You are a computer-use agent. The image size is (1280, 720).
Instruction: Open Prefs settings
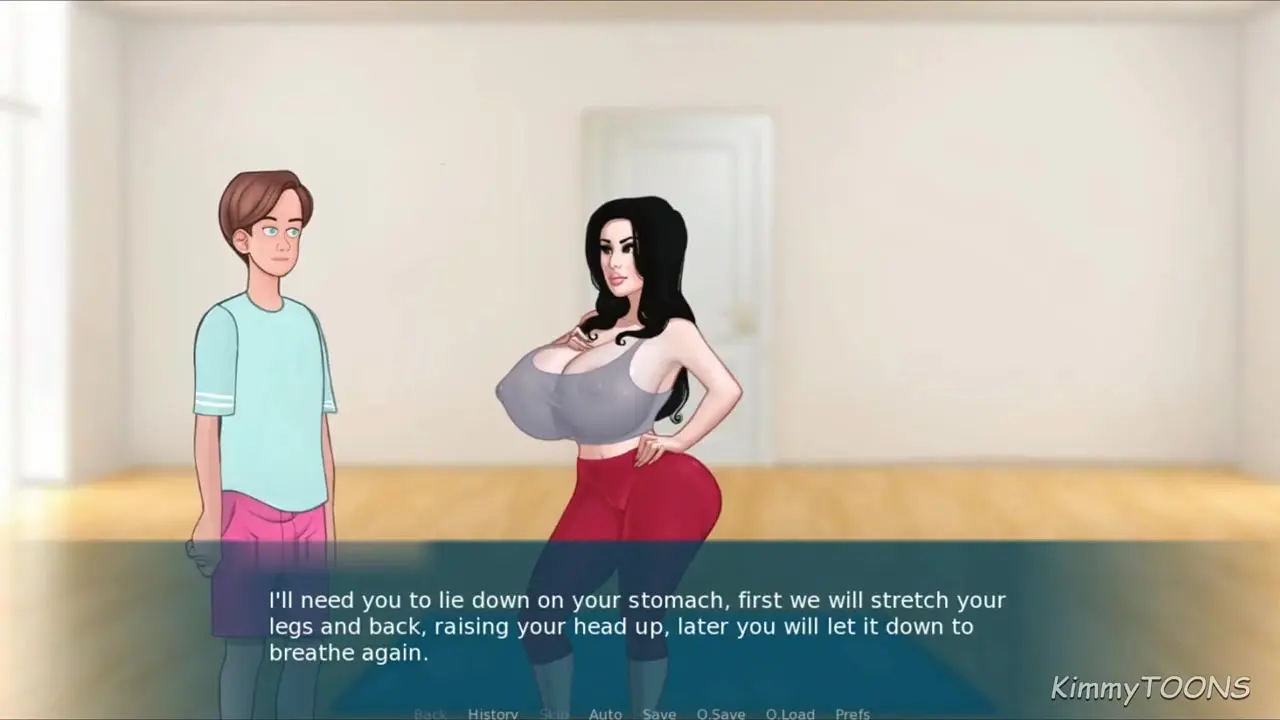(x=852, y=713)
